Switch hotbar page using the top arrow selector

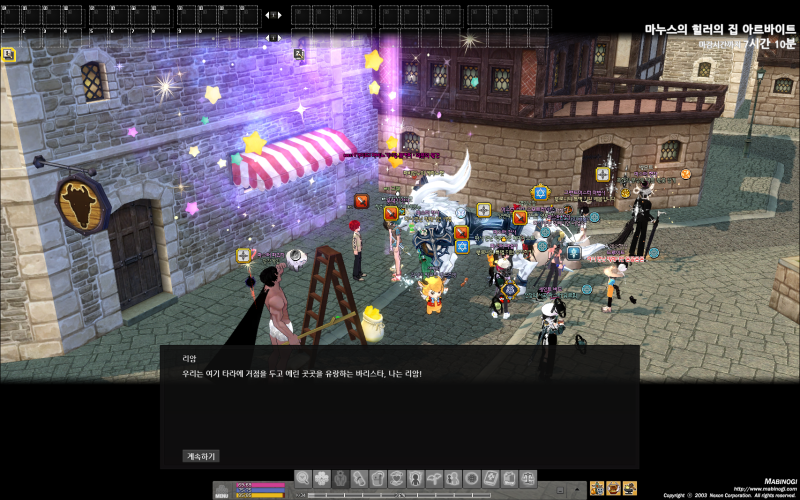pos(273,15)
